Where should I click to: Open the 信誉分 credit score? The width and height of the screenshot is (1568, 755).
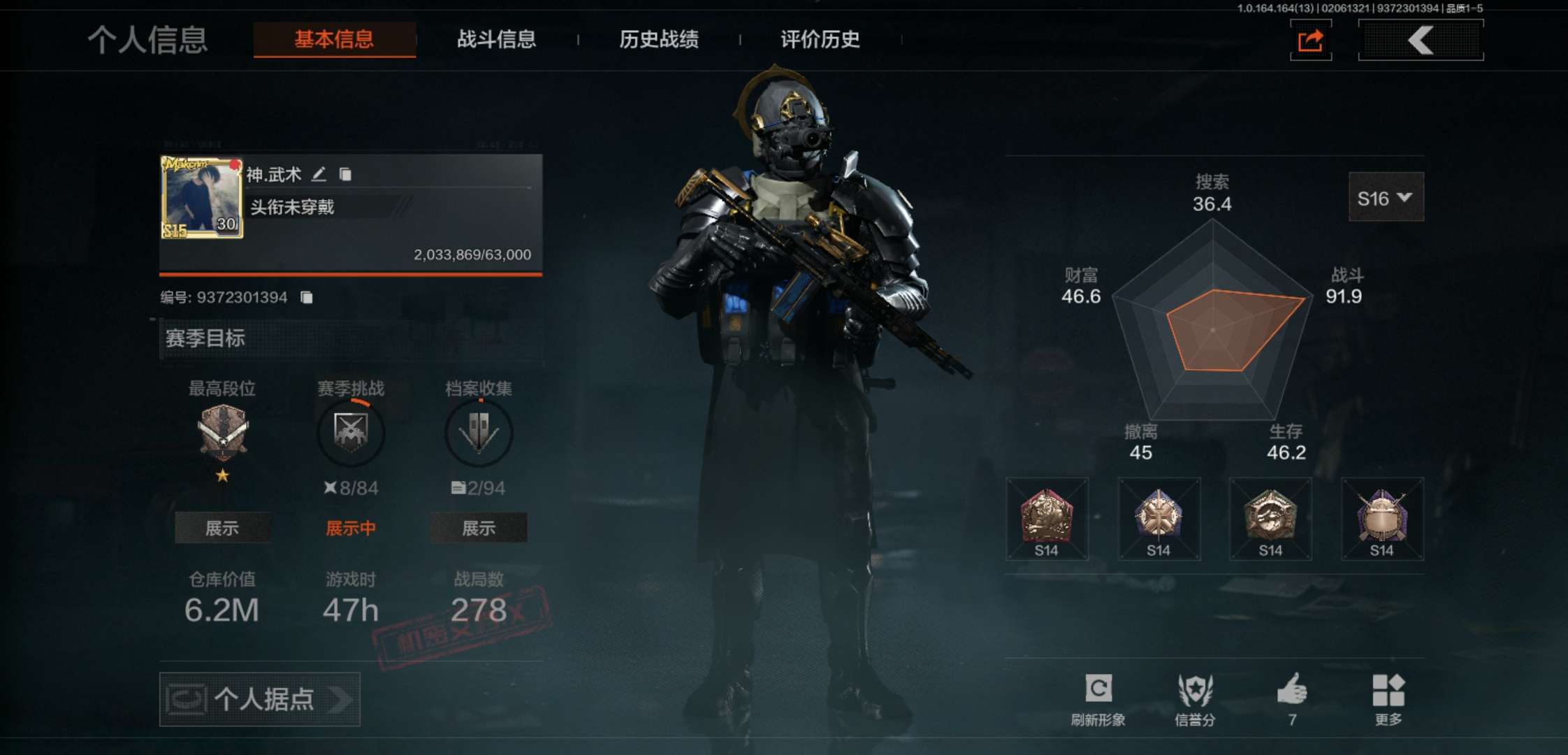(1195, 698)
